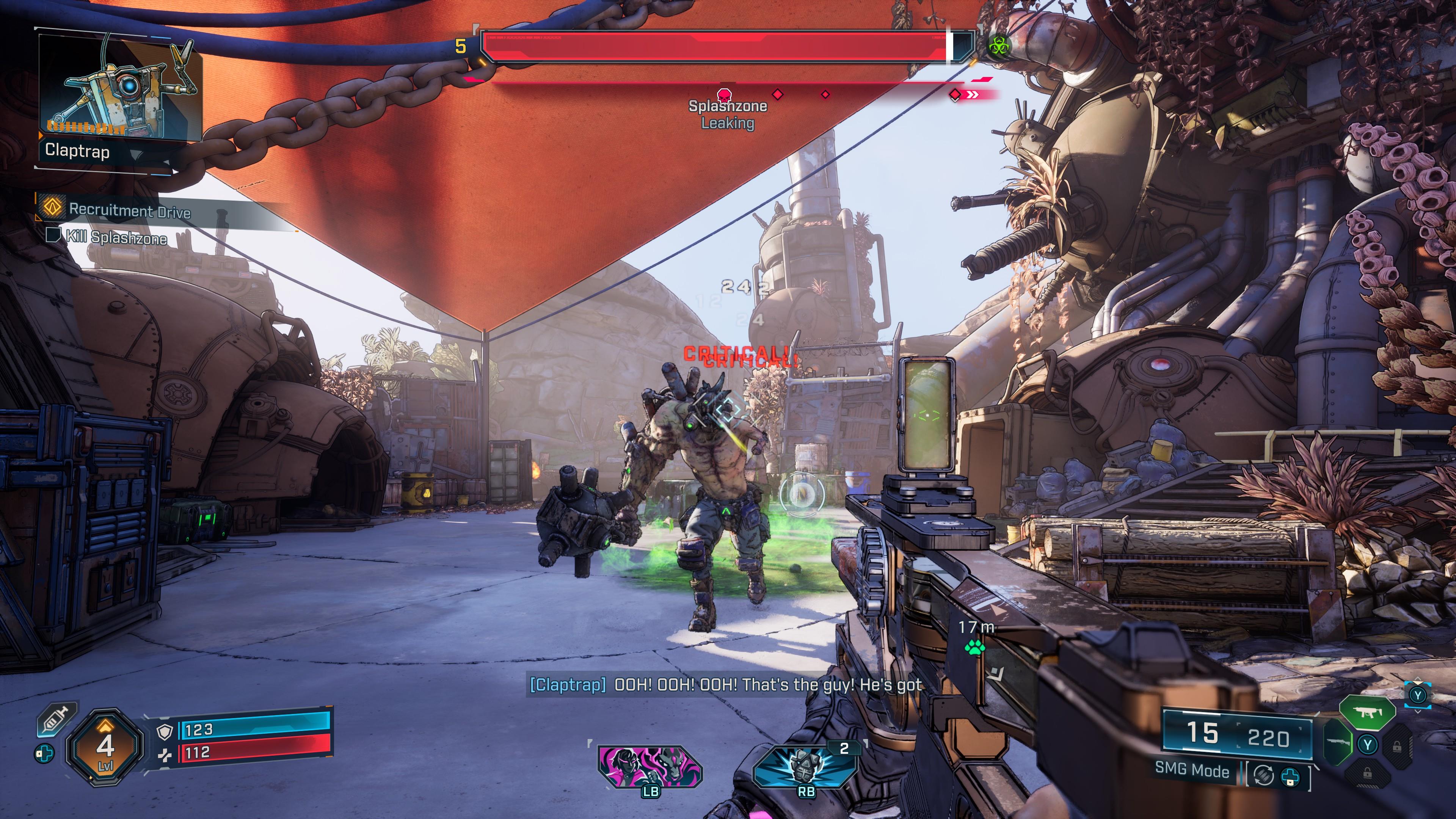Click the ammo regeneration icon beside SMG Mode

(1263, 774)
